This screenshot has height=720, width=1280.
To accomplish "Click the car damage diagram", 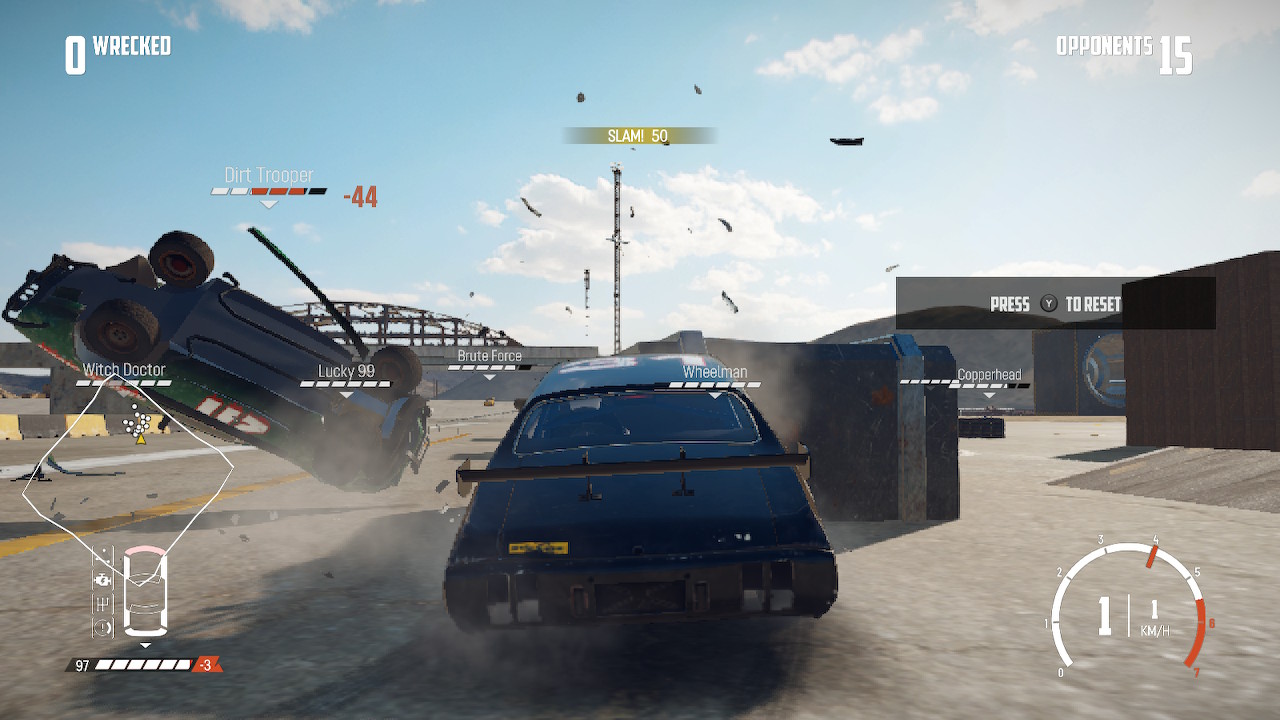I will tap(144, 590).
